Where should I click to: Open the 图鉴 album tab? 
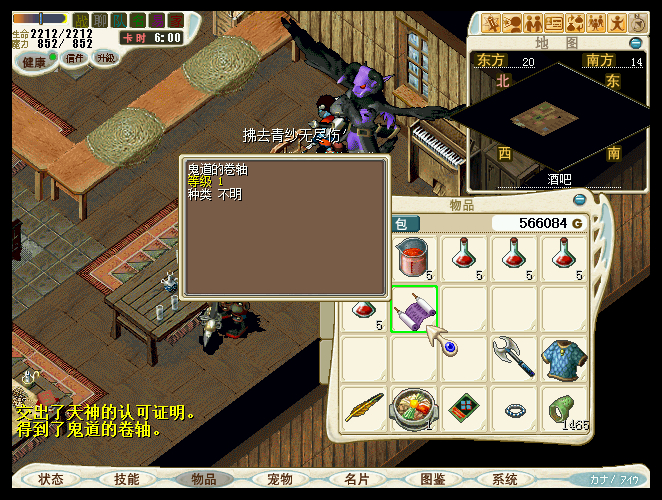click(432, 479)
